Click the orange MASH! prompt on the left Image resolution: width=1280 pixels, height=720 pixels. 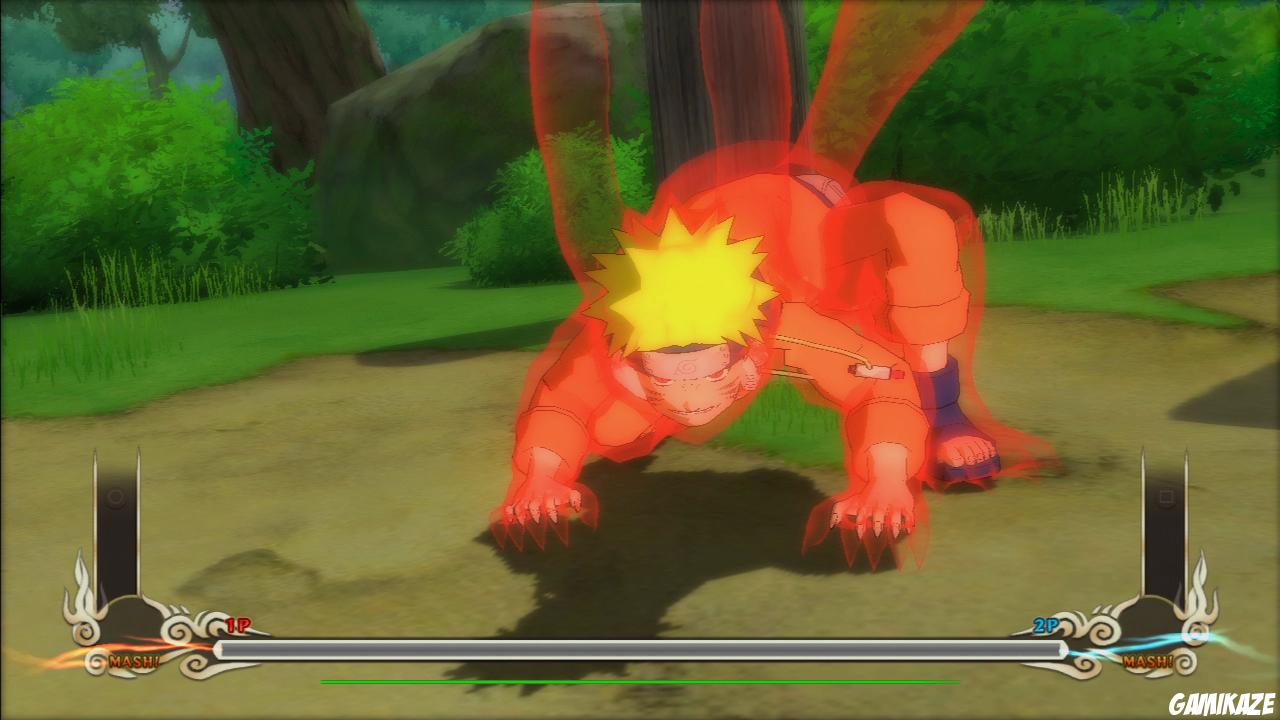coord(134,660)
